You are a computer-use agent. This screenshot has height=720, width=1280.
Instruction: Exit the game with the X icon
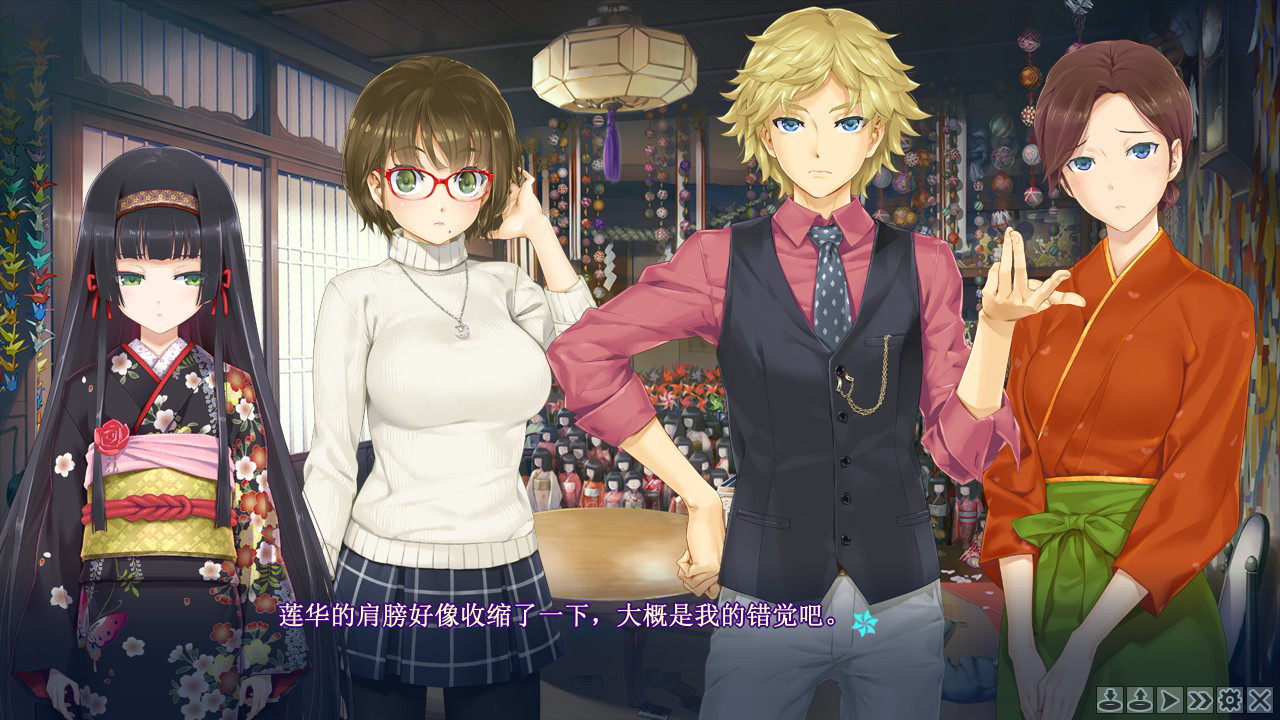coord(1260,700)
